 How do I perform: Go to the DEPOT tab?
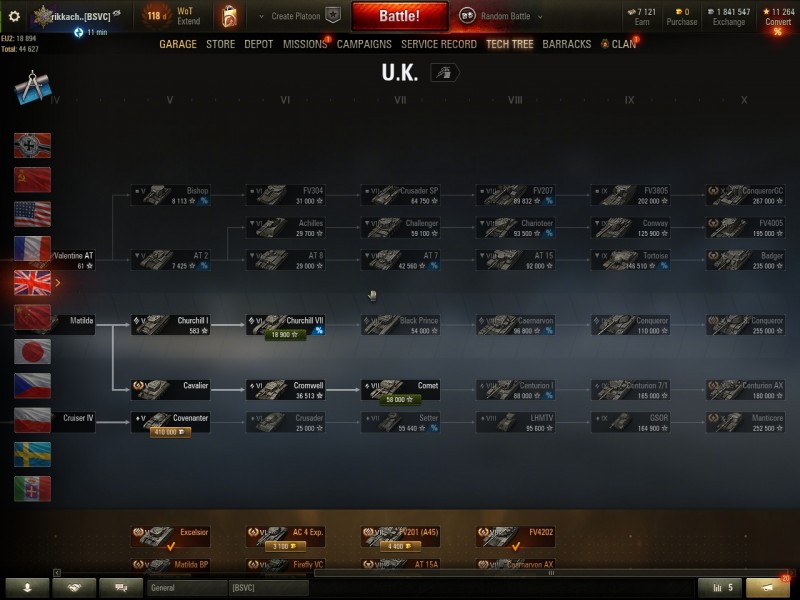259,45
